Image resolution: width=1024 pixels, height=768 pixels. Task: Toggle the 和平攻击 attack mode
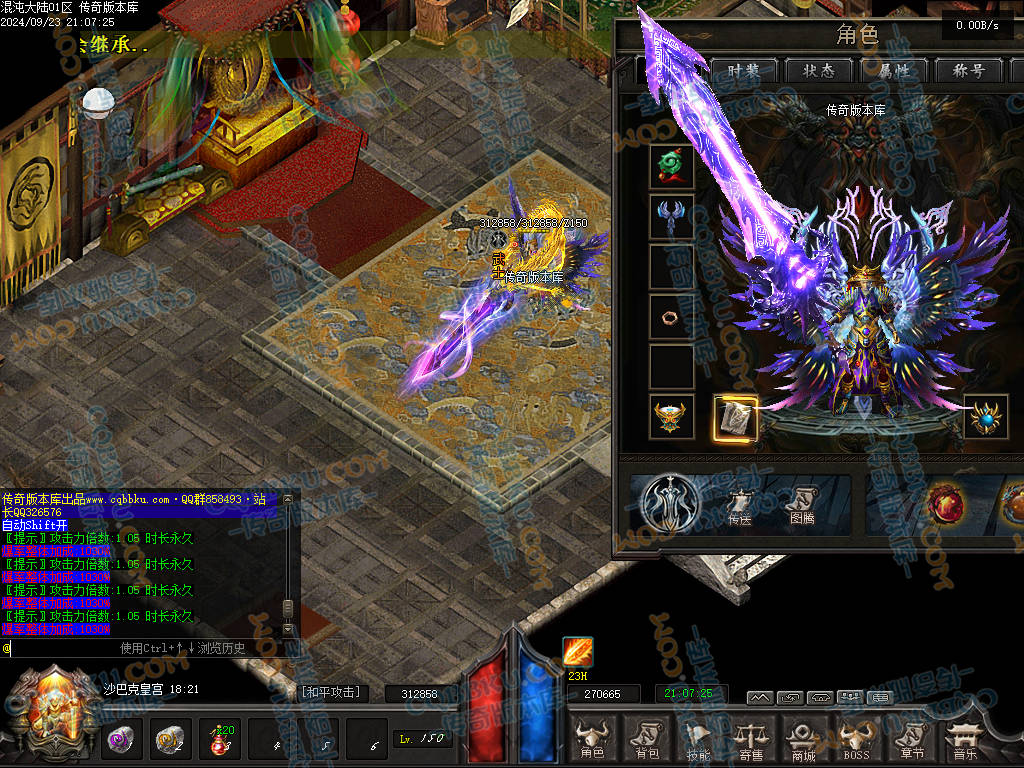[x=331, y=692]
